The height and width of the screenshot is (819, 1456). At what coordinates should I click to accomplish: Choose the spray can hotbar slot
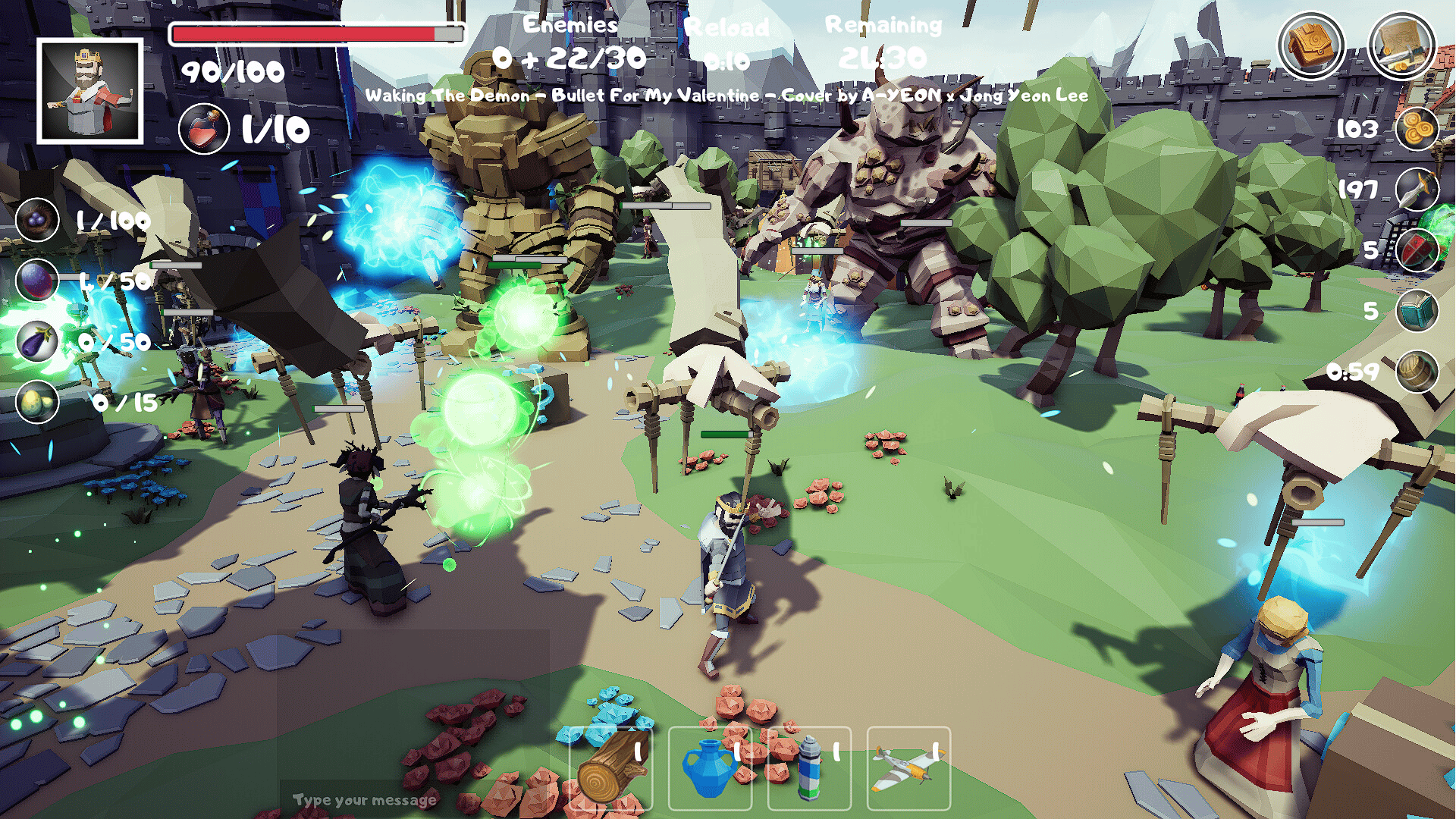point(809,769)
